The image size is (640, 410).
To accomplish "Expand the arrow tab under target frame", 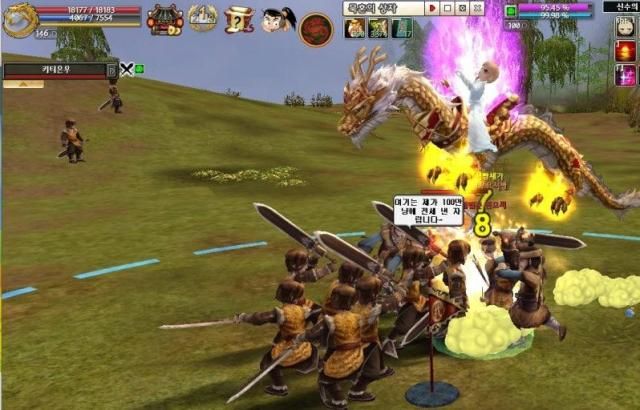I will (x=23, y=84).
